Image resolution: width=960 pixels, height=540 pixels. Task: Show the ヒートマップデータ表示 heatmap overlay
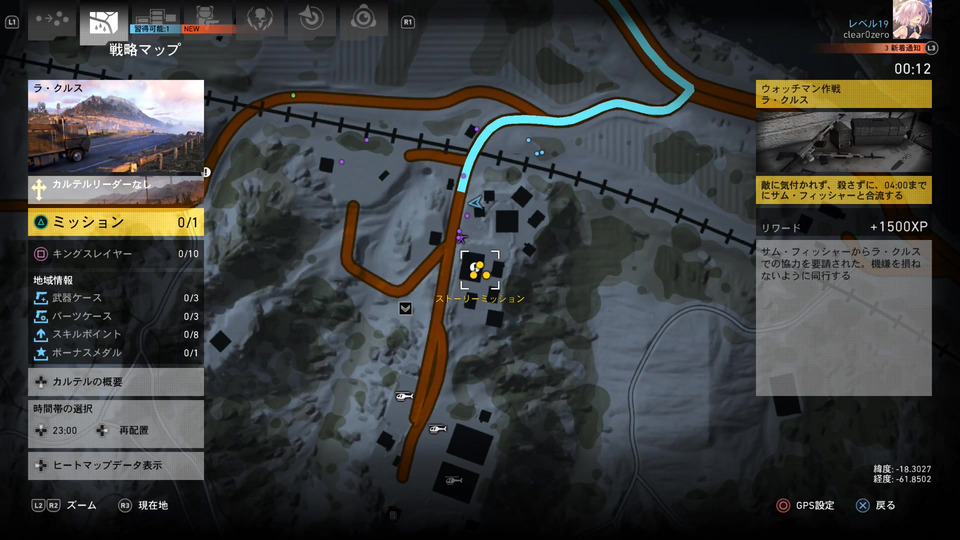115,465
